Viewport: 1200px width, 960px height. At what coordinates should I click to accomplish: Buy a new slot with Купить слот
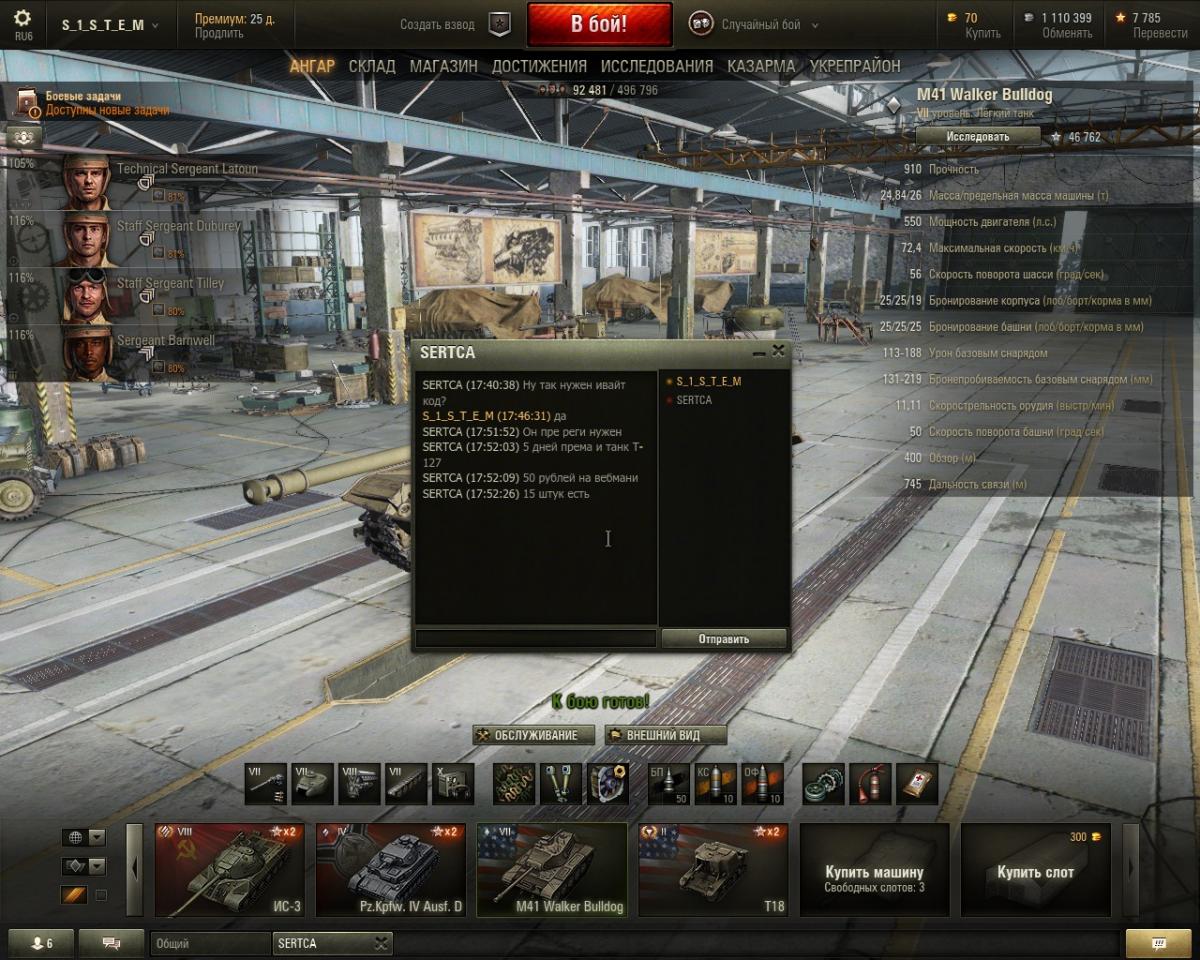1035,870
